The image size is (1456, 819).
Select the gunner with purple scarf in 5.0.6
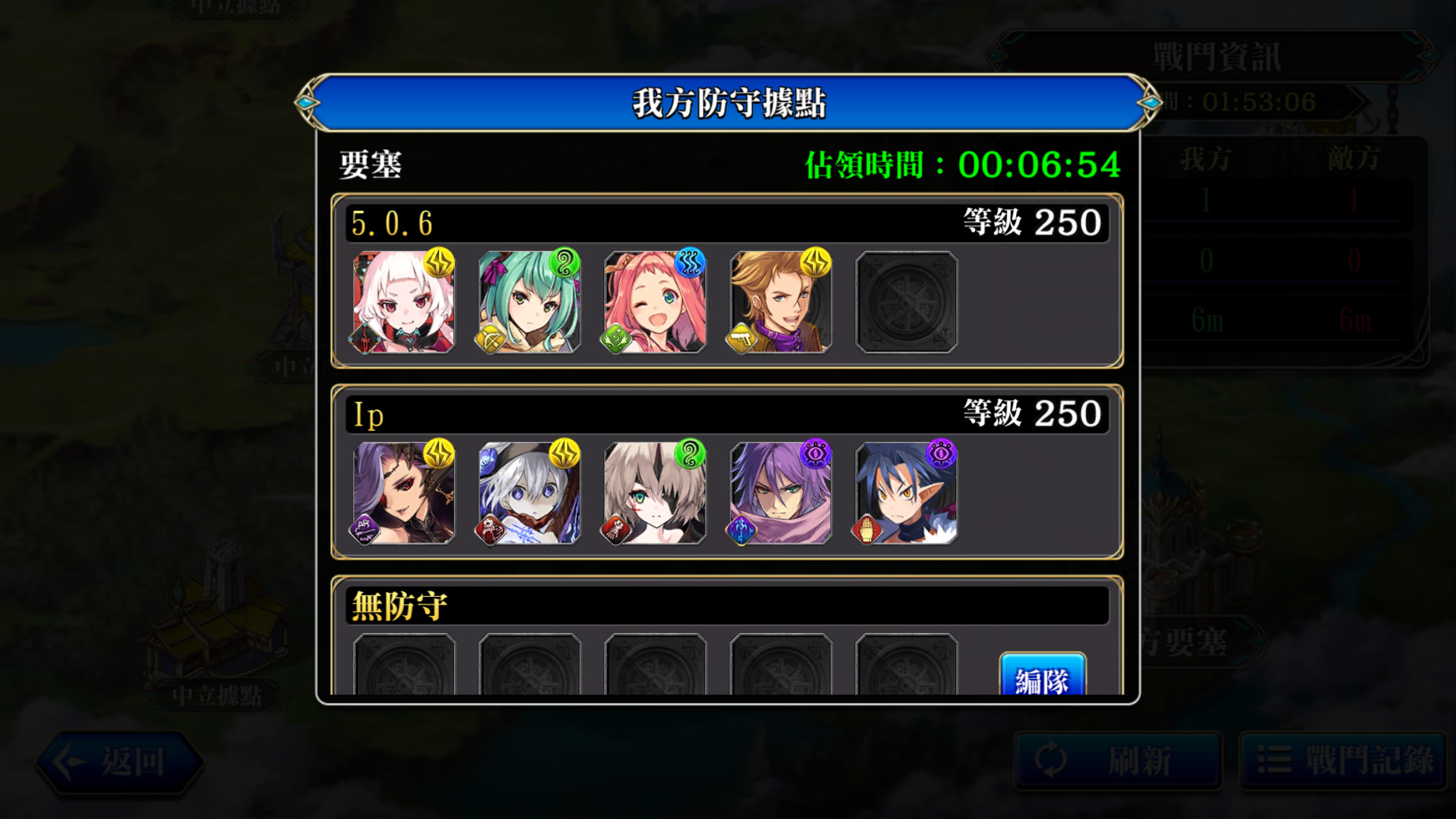(x=781, y=302)
